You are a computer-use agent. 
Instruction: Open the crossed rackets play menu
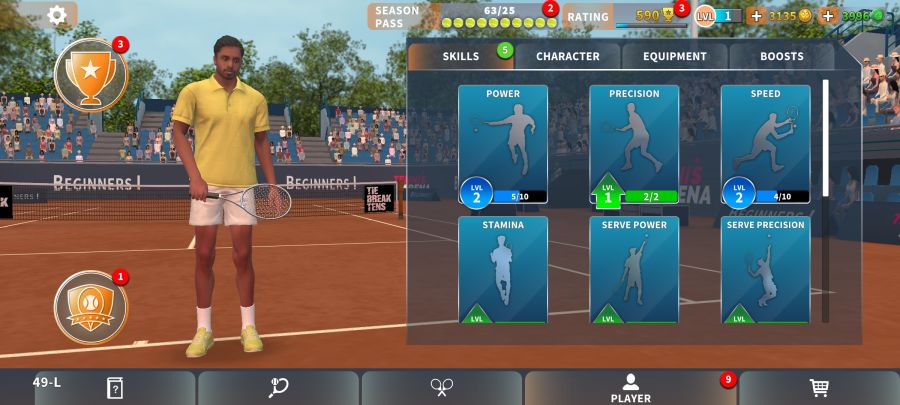(442, 387)
